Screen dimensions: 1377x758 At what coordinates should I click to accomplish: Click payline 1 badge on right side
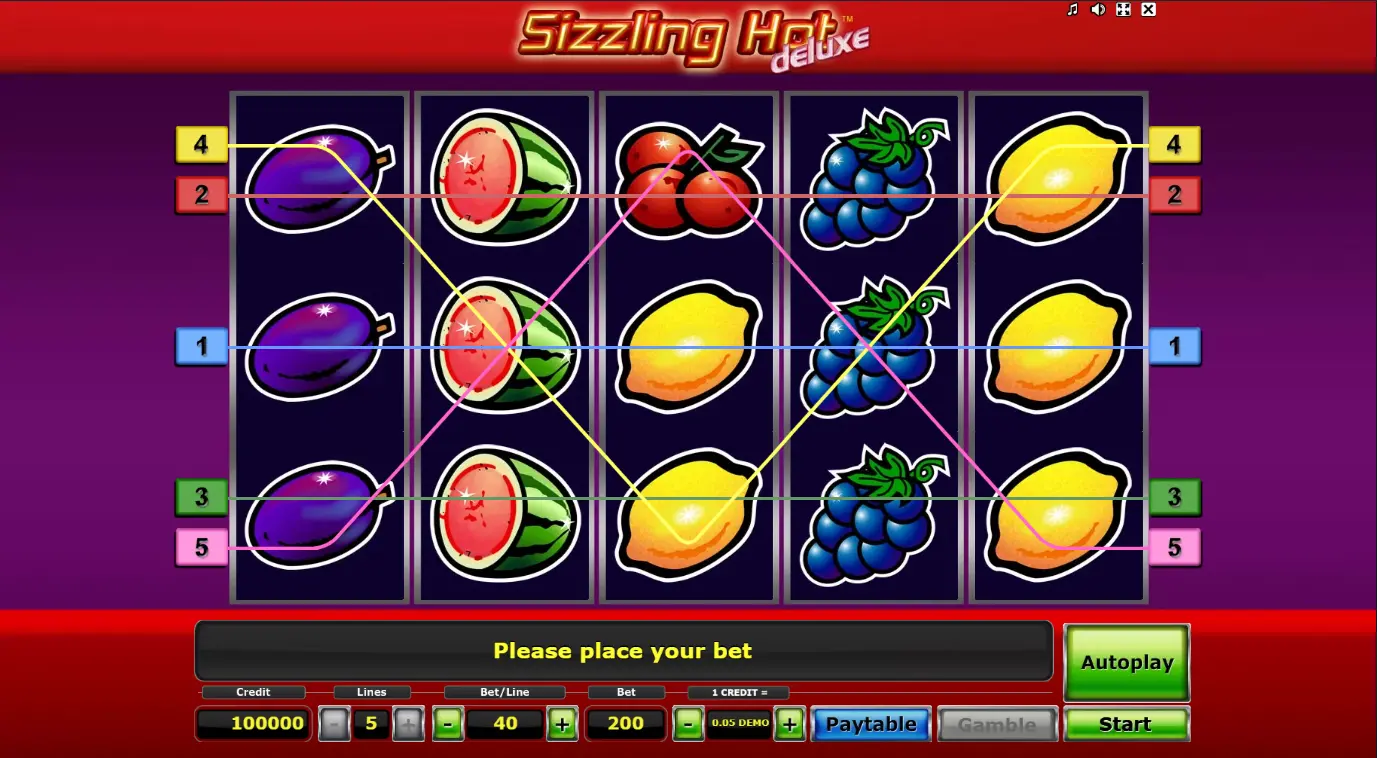coord(1174,347)
